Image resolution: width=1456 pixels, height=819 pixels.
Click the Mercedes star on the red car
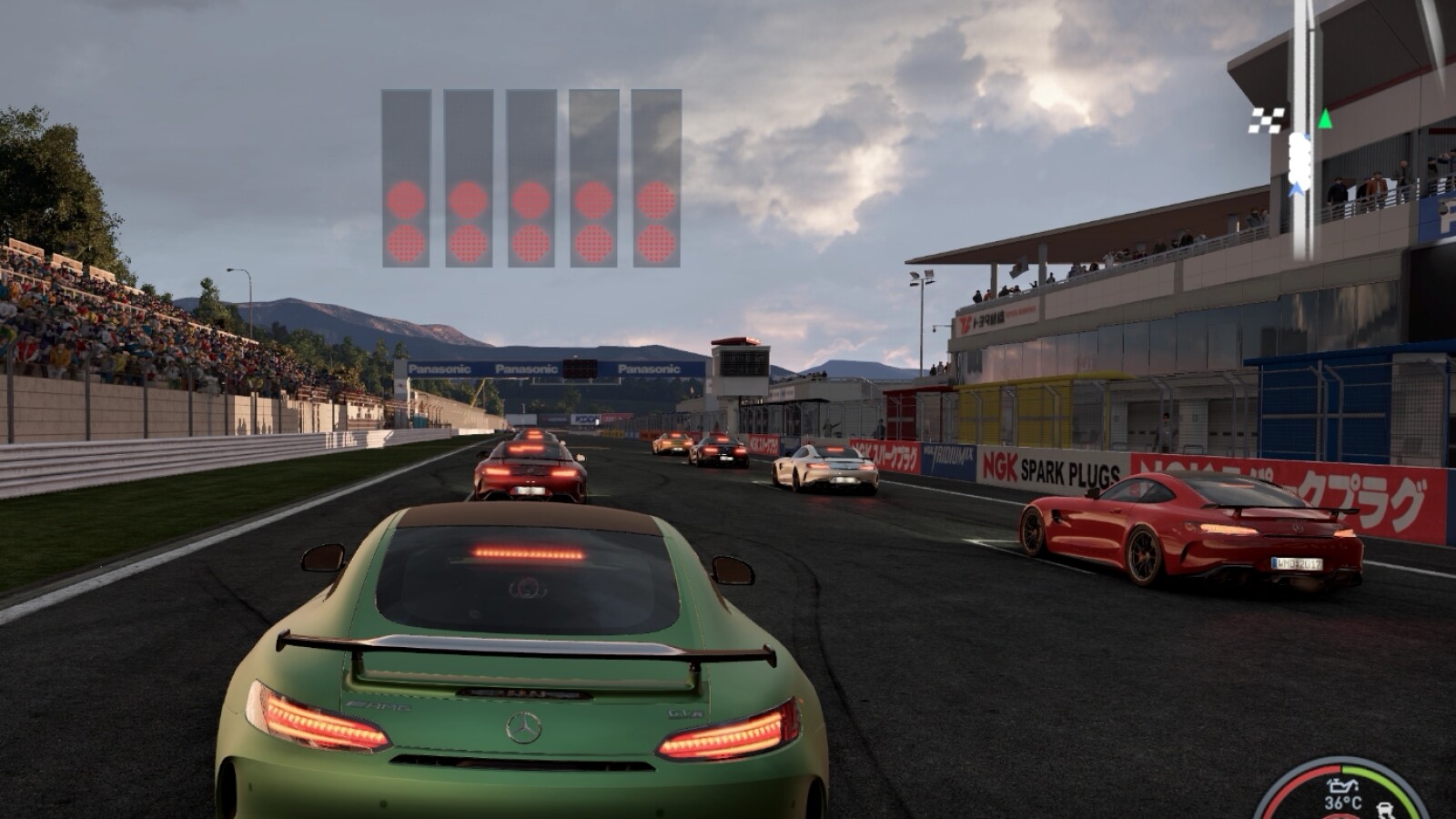pos(1299,528)
